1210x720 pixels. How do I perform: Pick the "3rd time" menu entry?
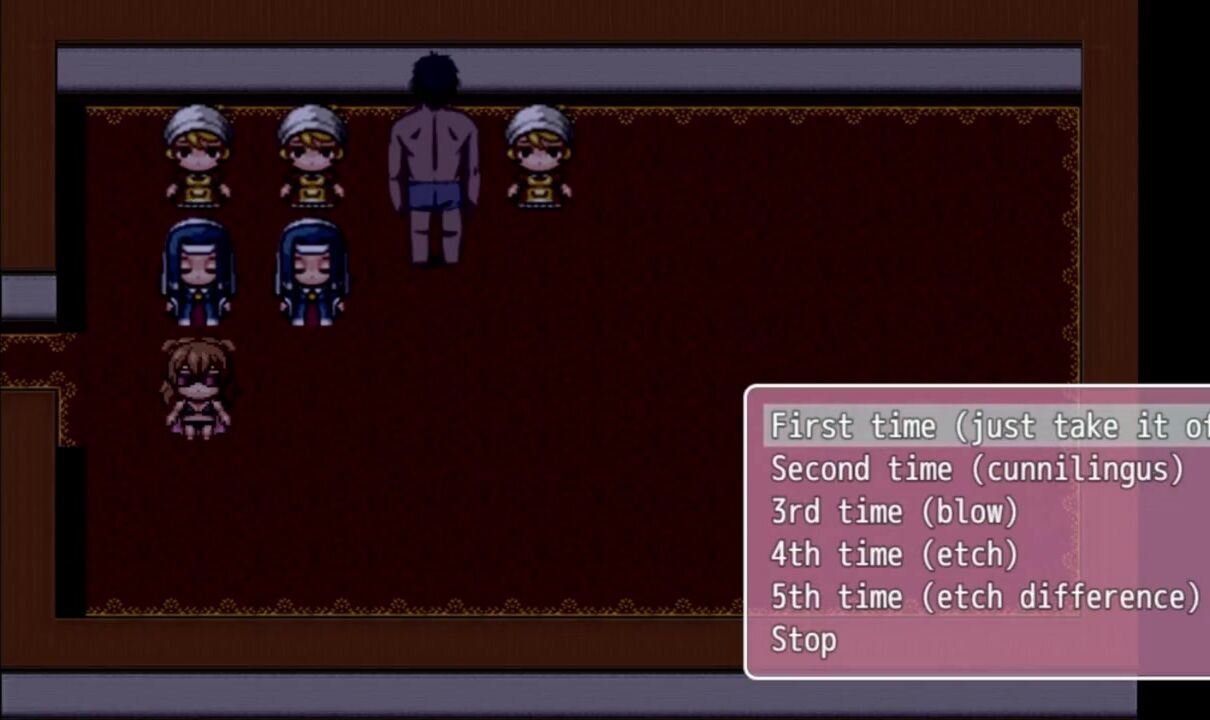[x=894, y=512]
